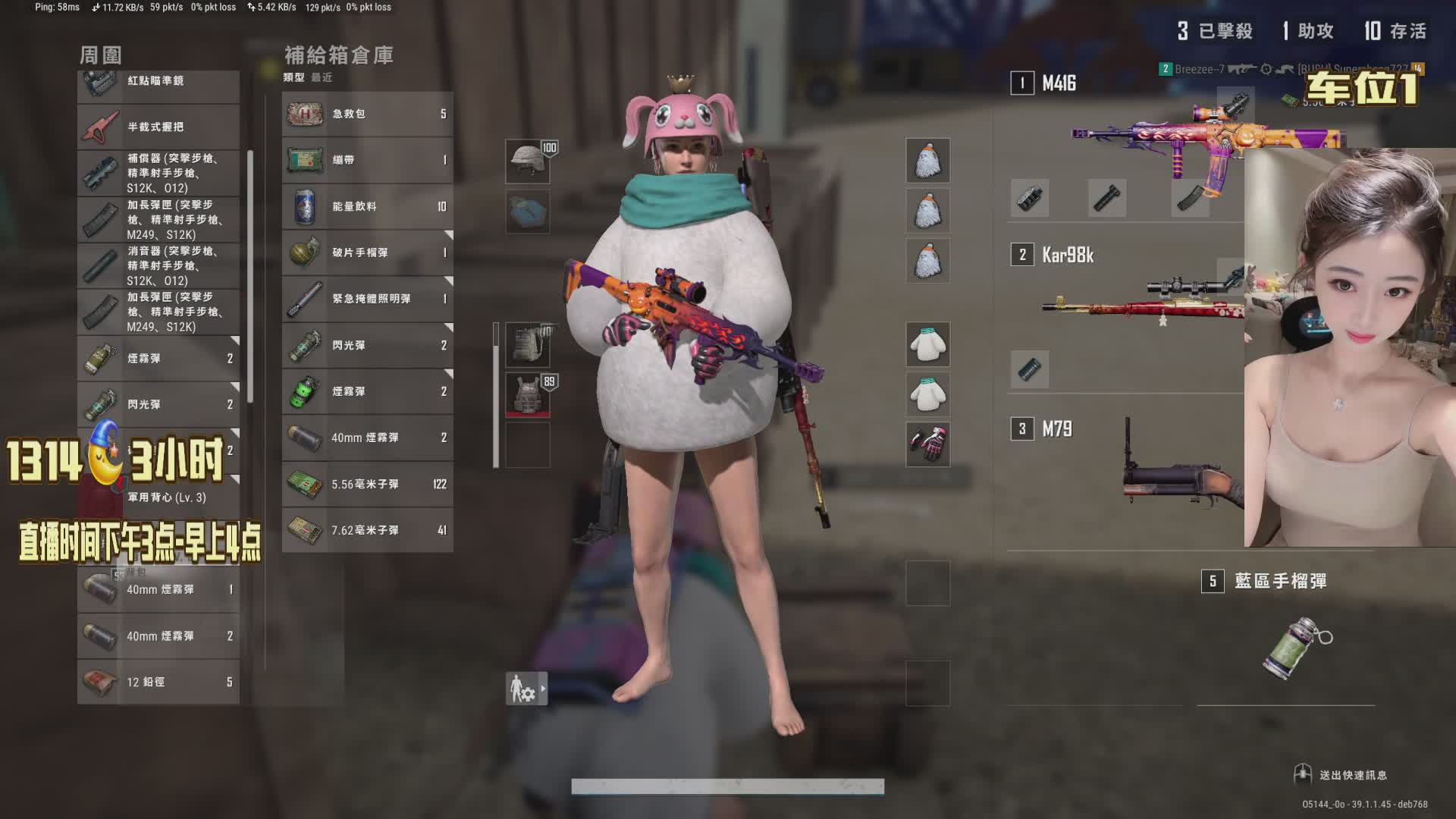Select the equipped helmet slot
The height and width of the screenshot is (819, 1456).
coord(528,161)
